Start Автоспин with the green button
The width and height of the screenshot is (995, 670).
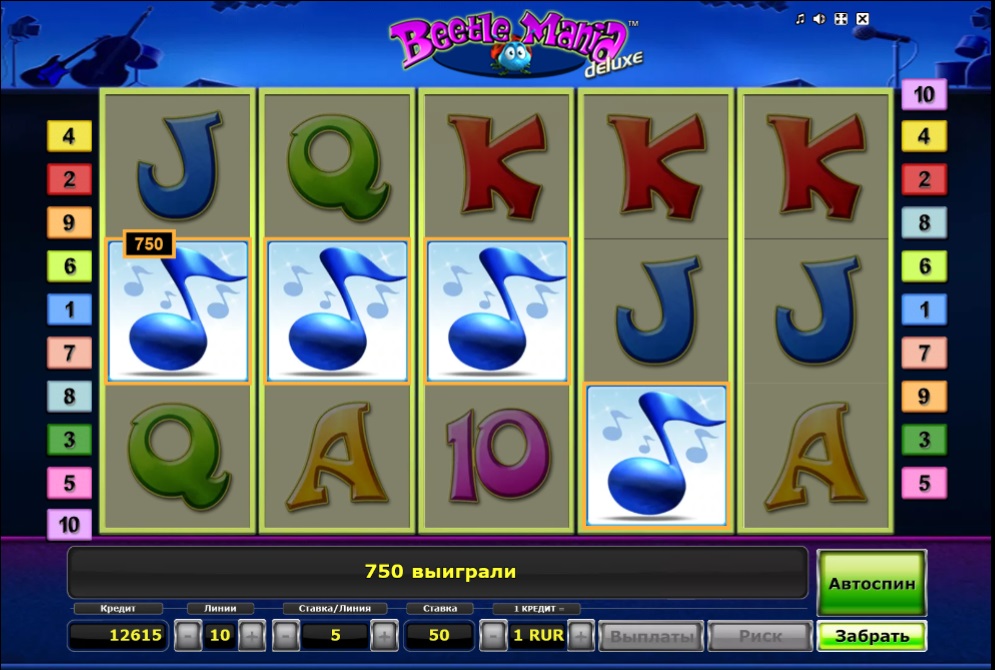pyautogui.click(x=871, y=582)
